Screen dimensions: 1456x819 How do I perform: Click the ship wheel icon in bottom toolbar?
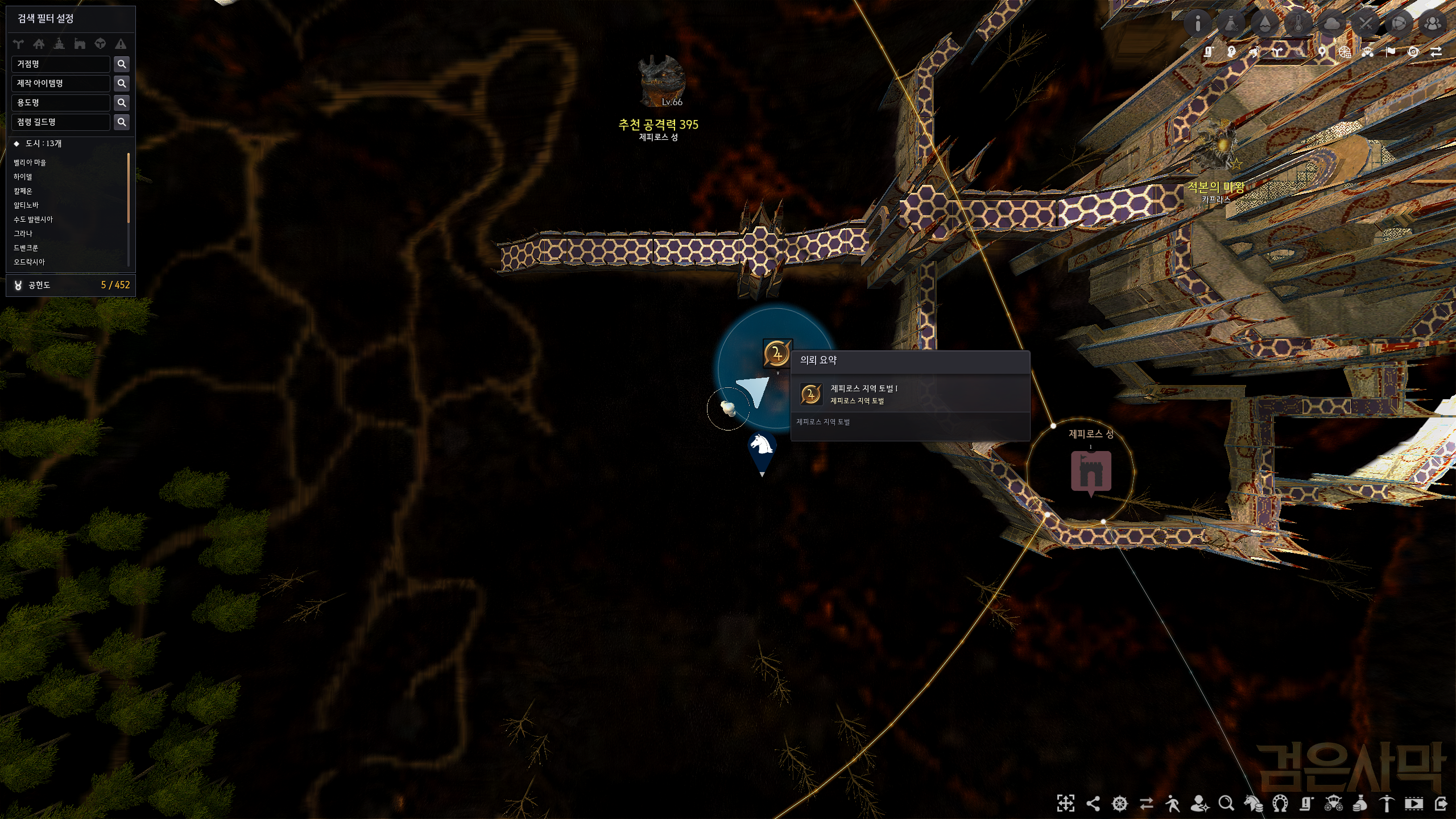(x=1119, y=804)
